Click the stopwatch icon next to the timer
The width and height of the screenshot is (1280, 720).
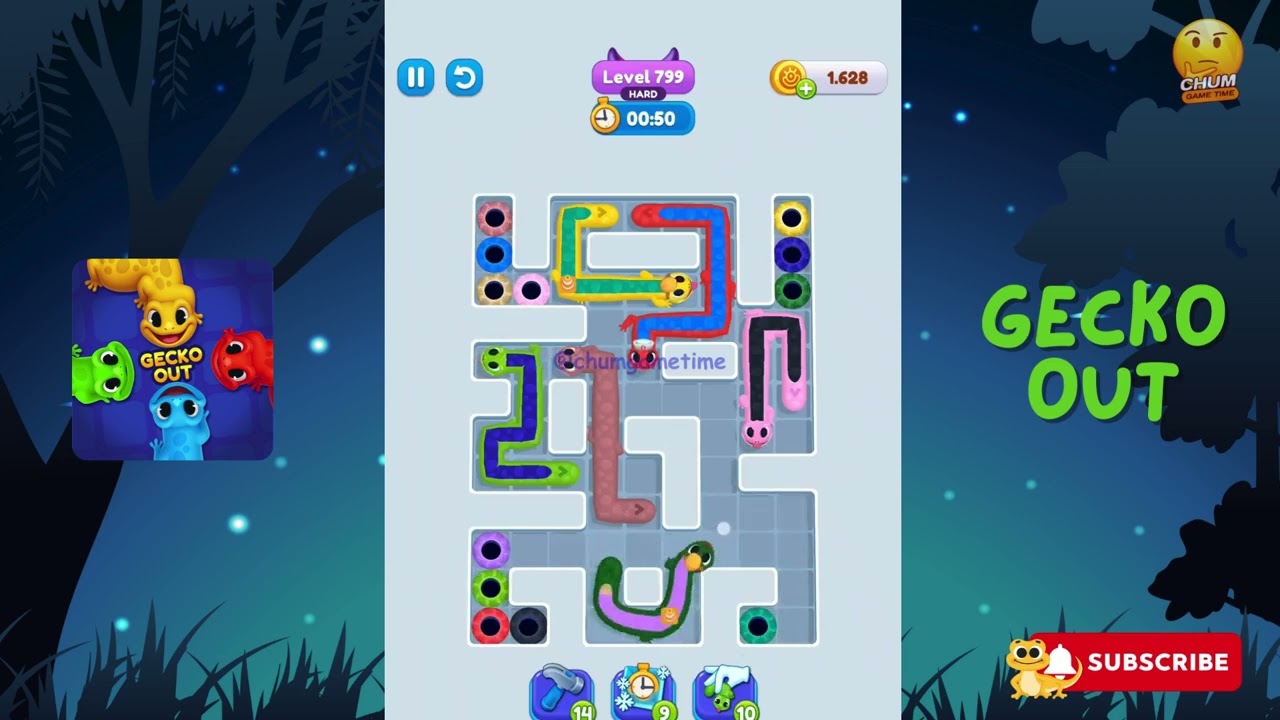pos(605,118)
